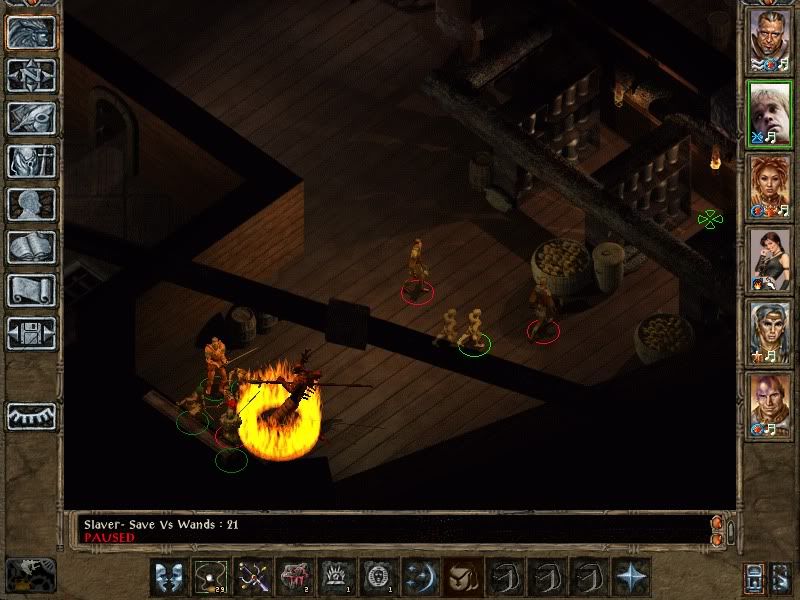
Task: Pick the dark-haired woman portrait
Action: [770, 259]
